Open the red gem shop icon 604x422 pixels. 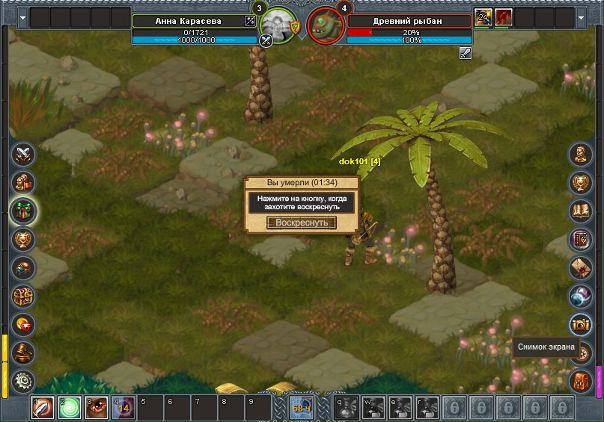23,325
